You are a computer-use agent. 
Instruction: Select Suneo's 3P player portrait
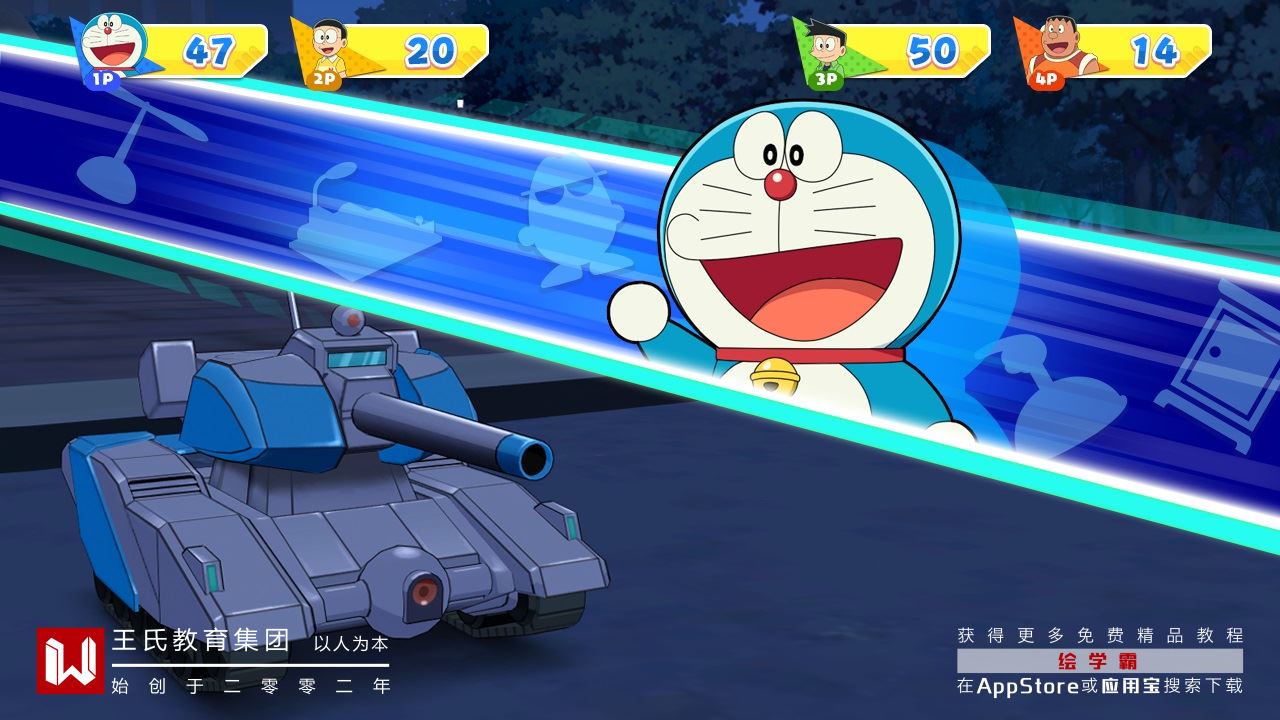pyautogui.click(x=826, y=48)
